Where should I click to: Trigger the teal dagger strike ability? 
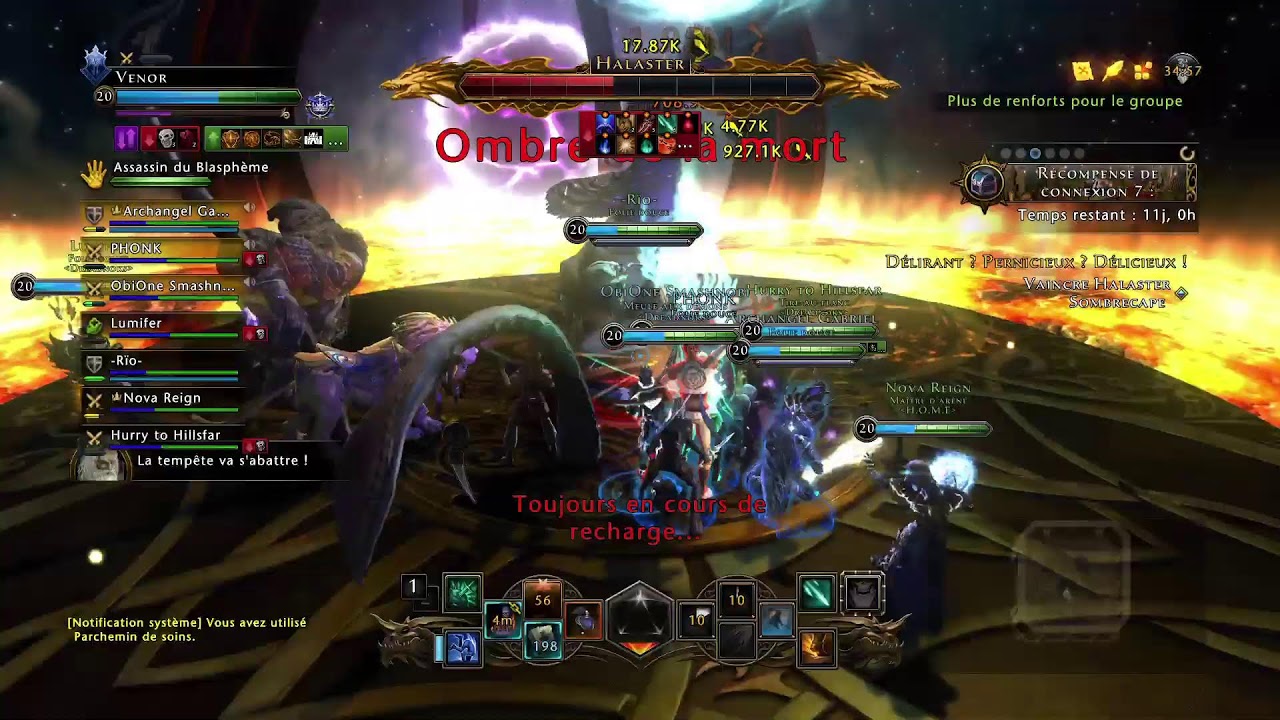(817, 593)
